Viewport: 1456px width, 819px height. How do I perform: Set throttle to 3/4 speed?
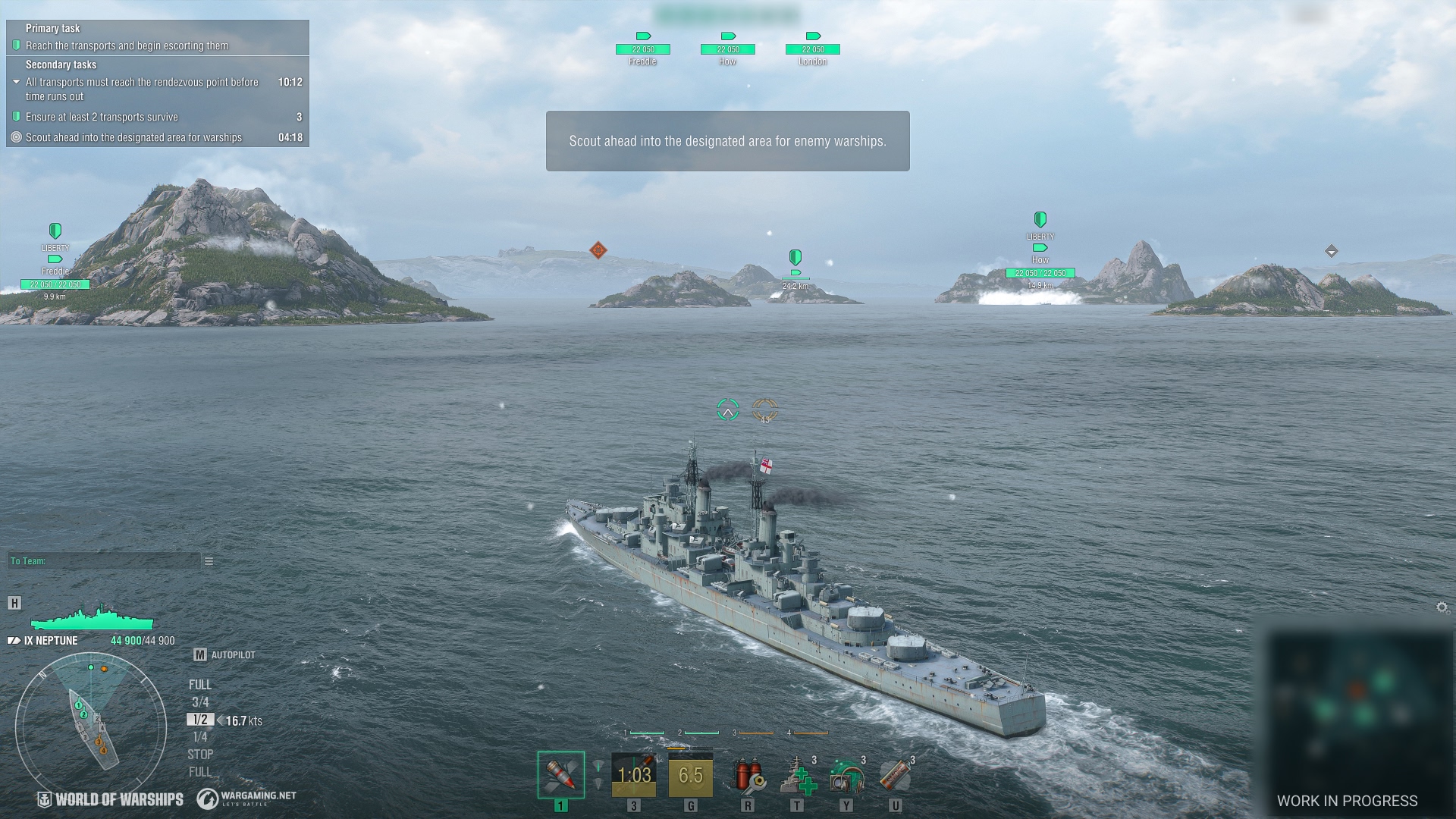click(200, 702)
